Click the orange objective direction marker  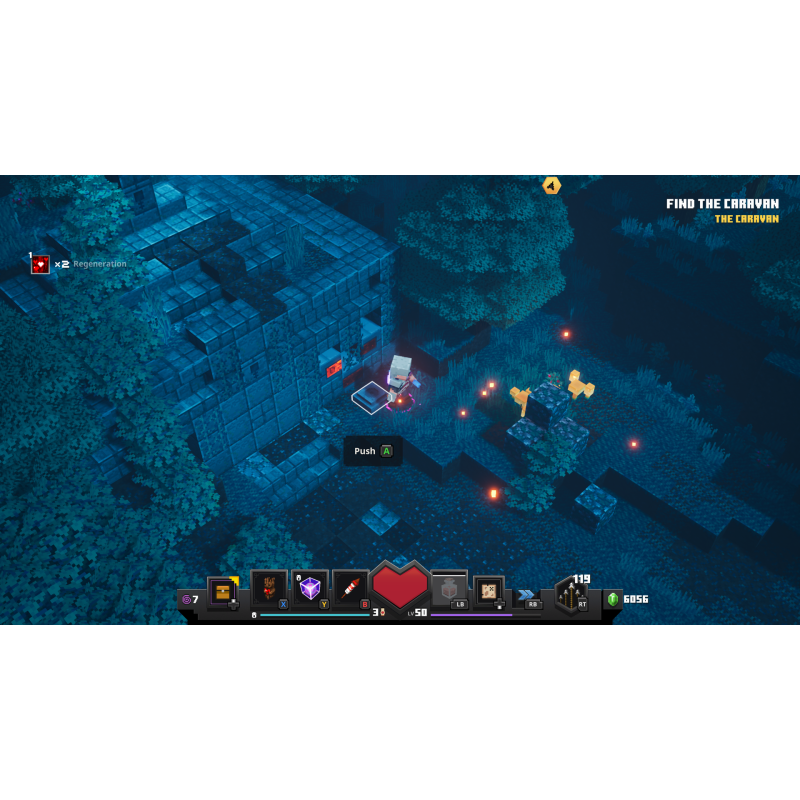coord(551,185)
